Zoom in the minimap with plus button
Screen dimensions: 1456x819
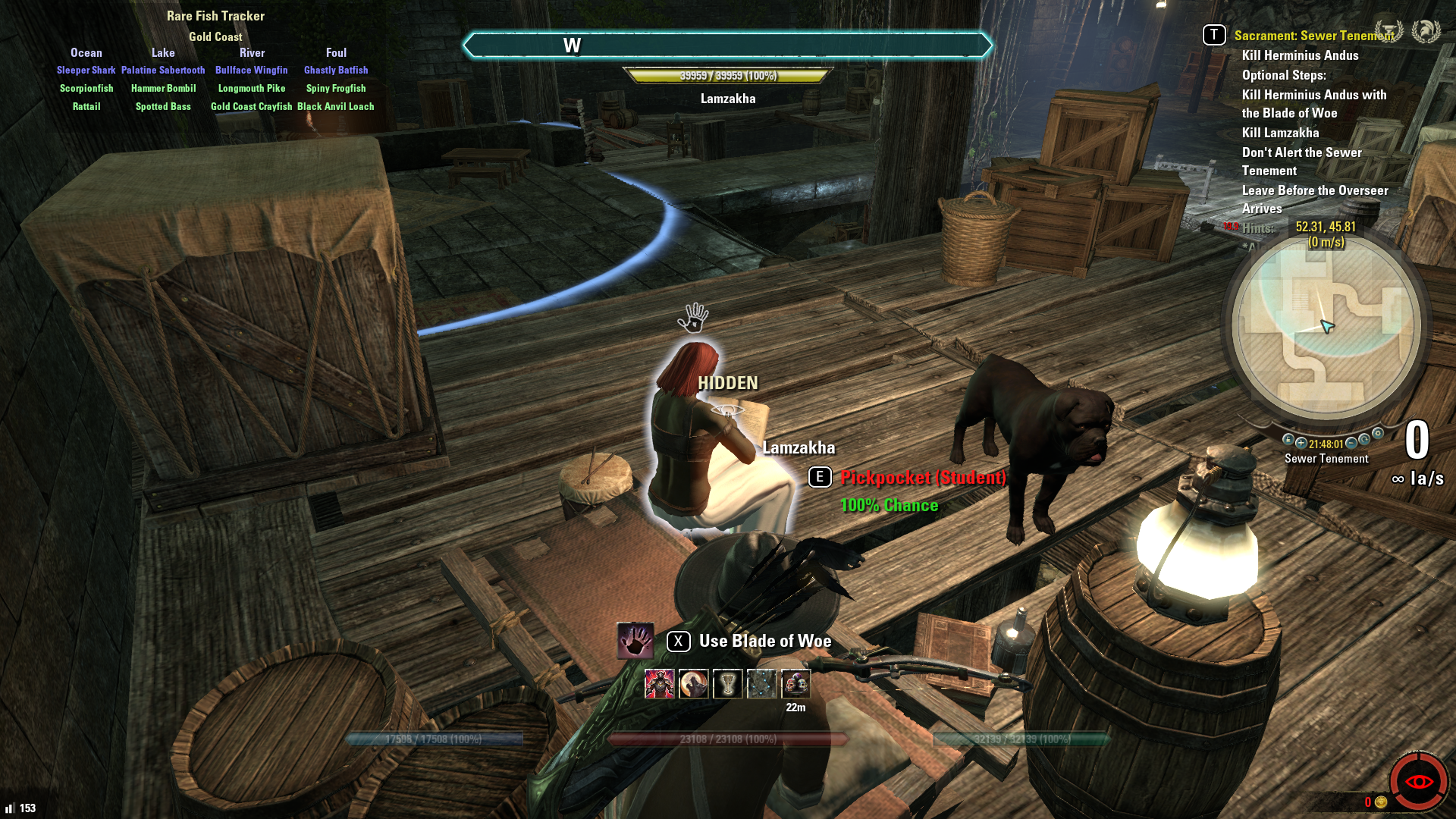coord(1301,444)
